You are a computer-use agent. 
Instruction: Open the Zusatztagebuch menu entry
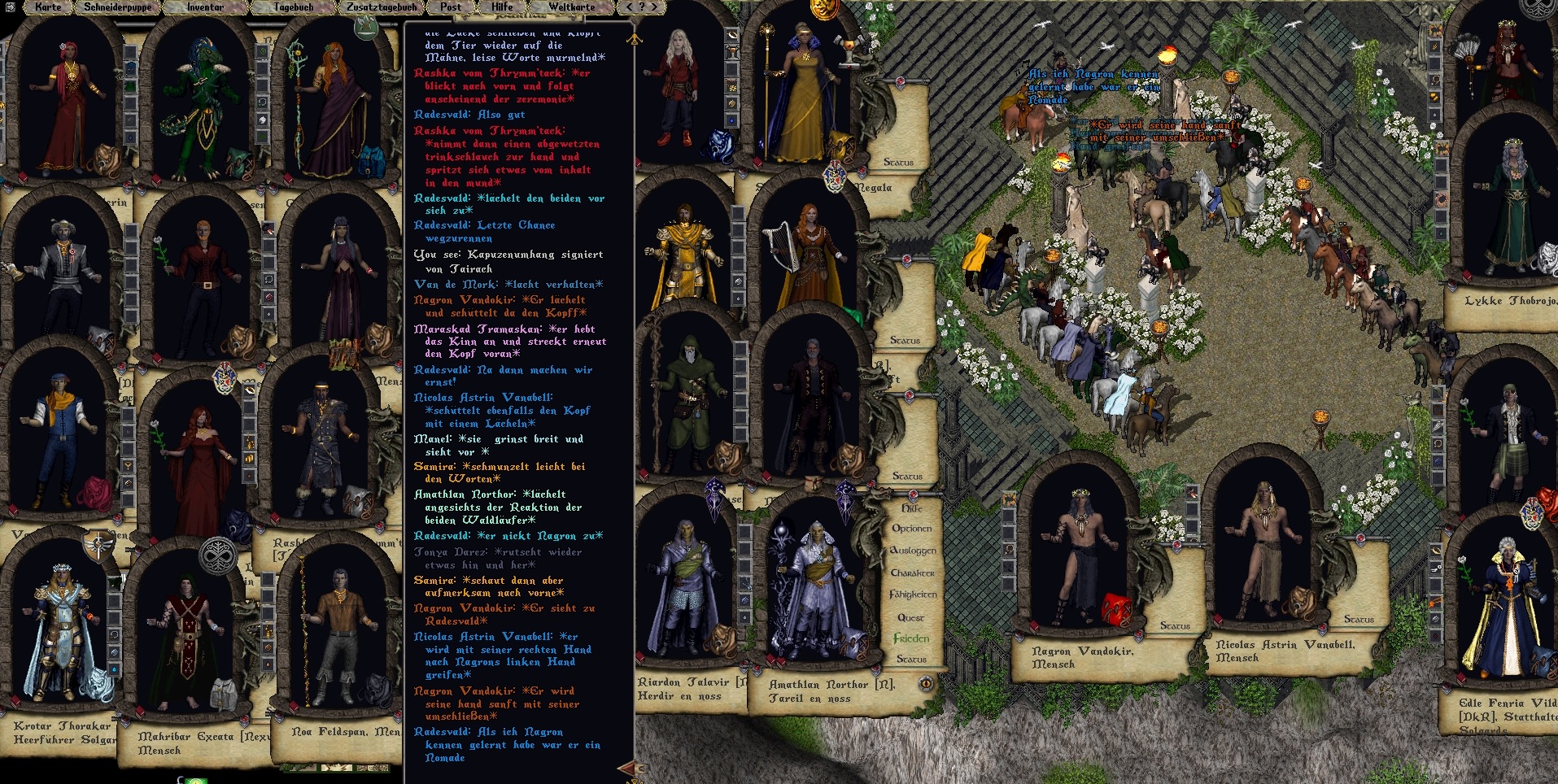(382, 7)
